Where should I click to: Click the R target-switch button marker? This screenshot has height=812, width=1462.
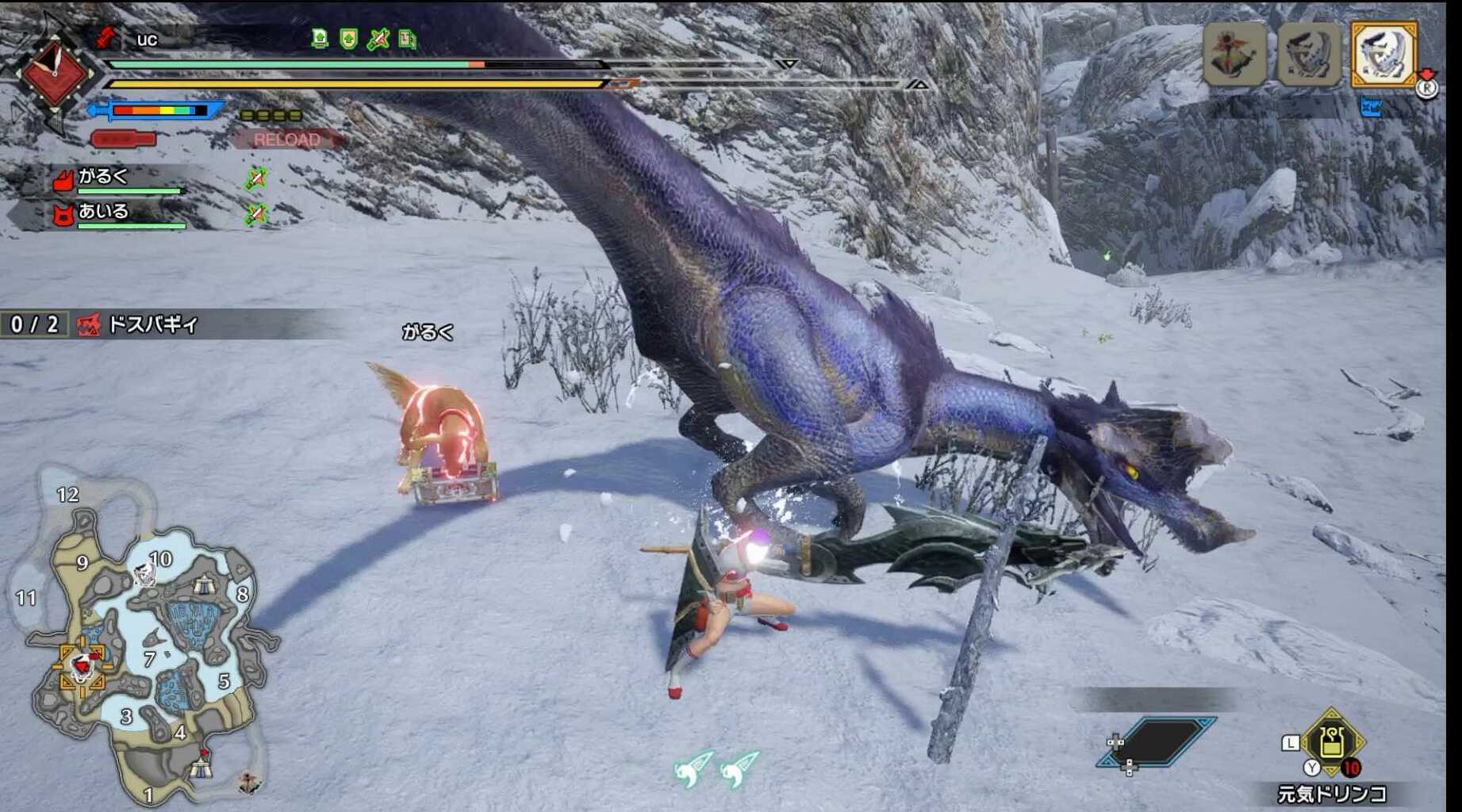pos(1429,89)
